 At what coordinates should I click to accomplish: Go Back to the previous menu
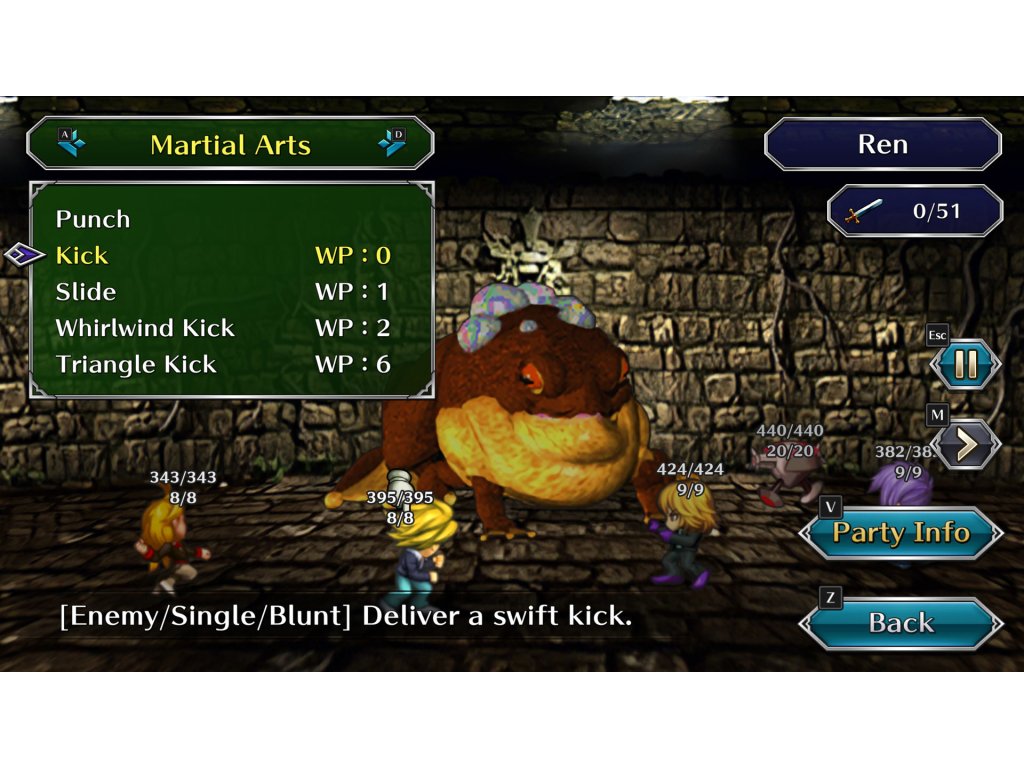[x=901, y=623]
